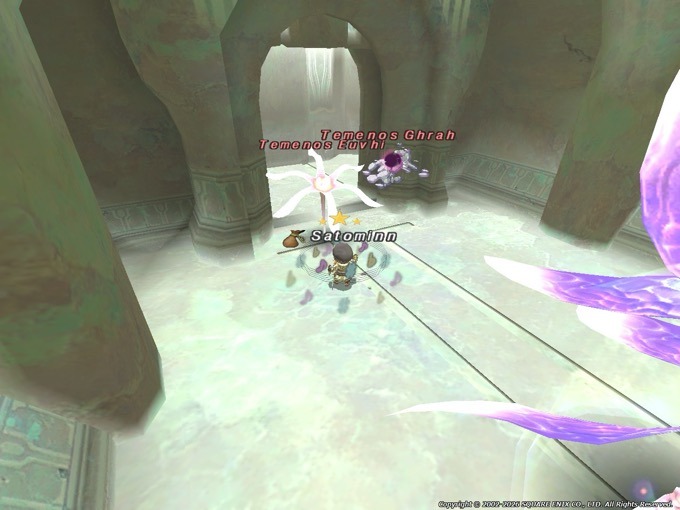Select the Temenos Ghrah name label

(372, 134)
